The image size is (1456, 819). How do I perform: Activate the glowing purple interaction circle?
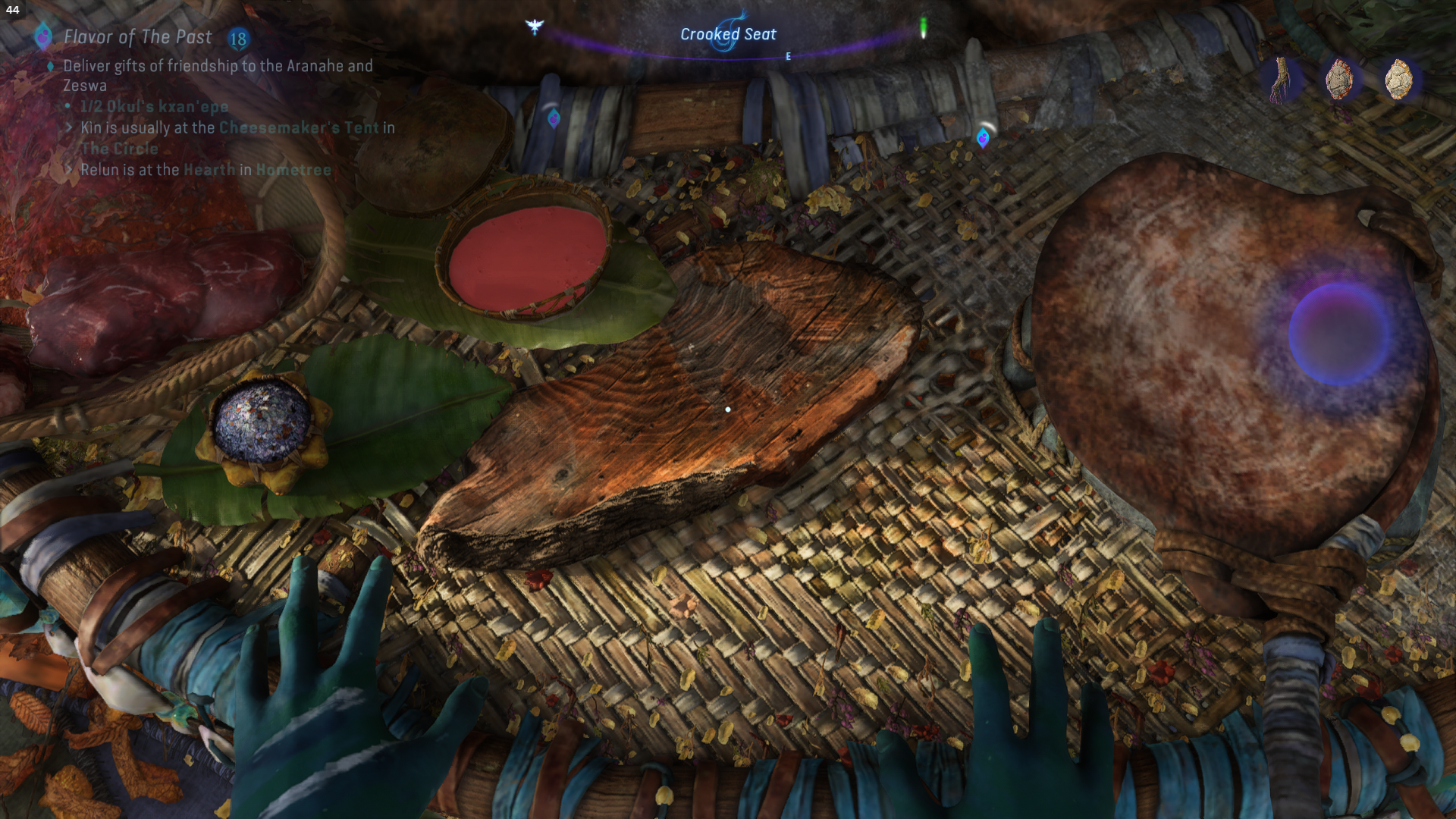coord(1339,334)
